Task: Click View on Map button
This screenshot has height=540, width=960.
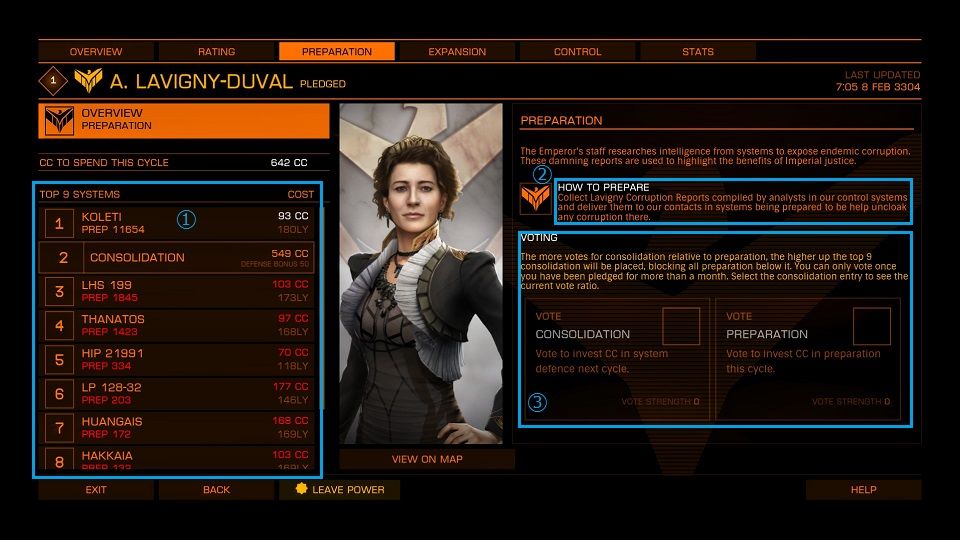Action: click(x=427, y=459)
